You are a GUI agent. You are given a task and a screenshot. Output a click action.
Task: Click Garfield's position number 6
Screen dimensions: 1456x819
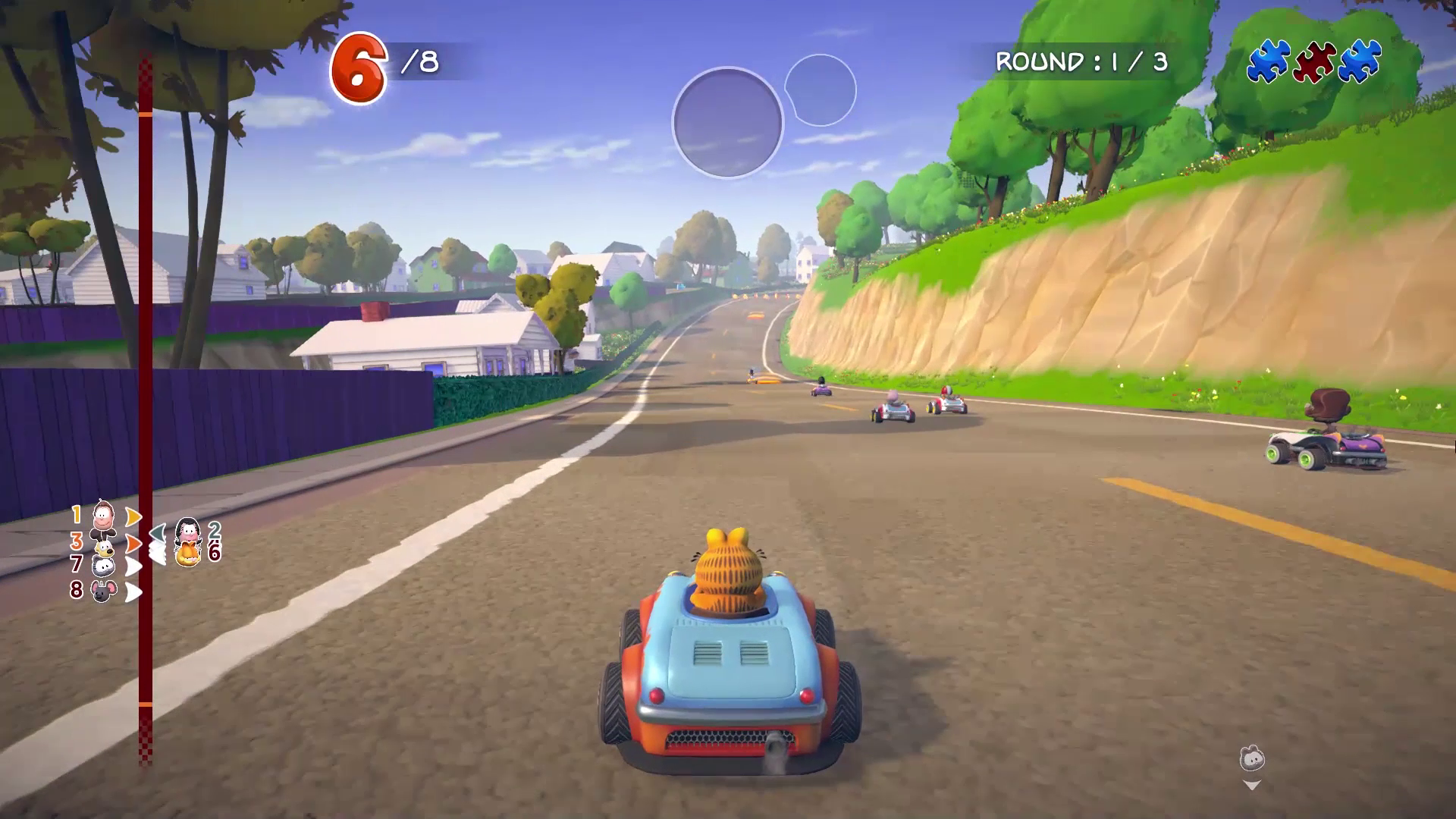point(215,554)
